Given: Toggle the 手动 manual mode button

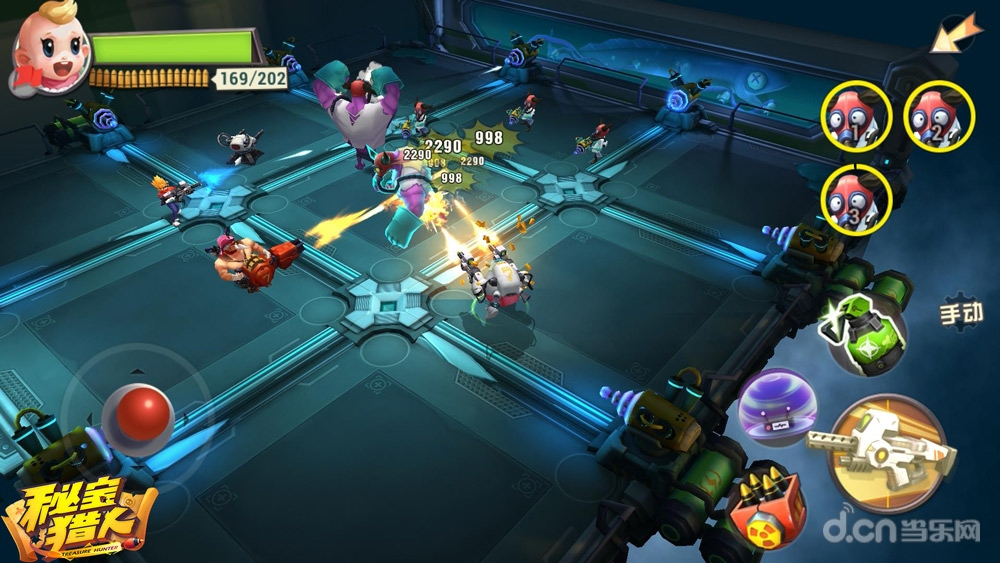Looking at the screenshot, I should tap(960, 312).
